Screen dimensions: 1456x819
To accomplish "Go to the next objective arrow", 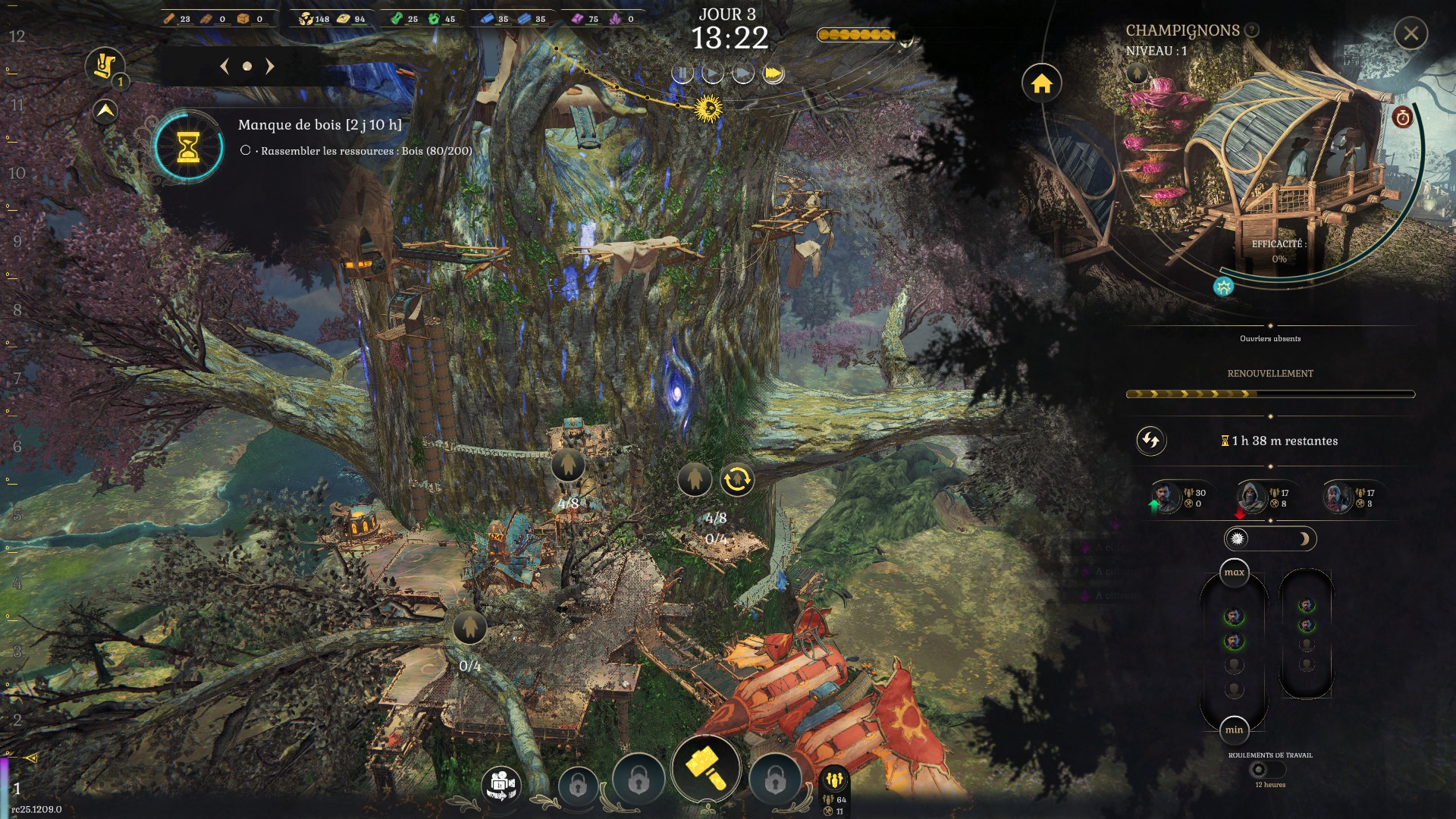I will coord(269,67).
